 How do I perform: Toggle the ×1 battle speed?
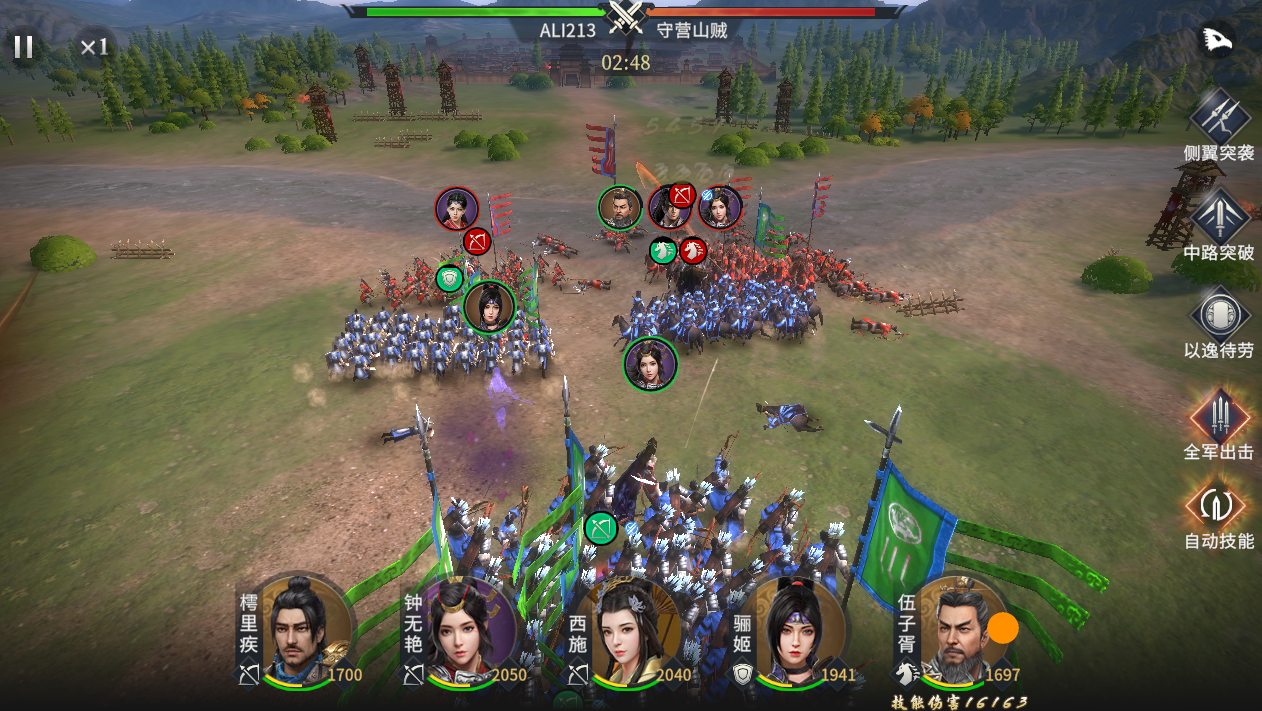94,46
